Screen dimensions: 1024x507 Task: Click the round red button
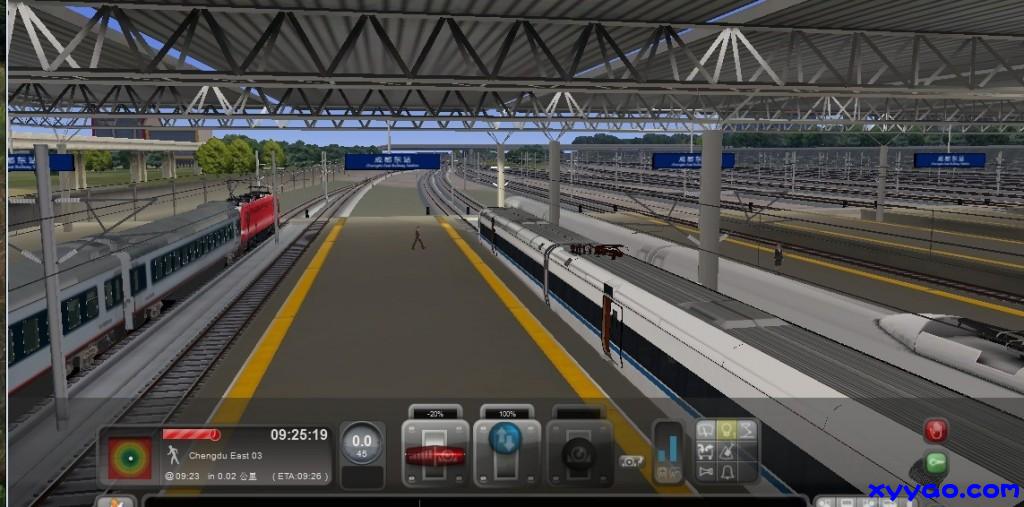click(936, 431)
